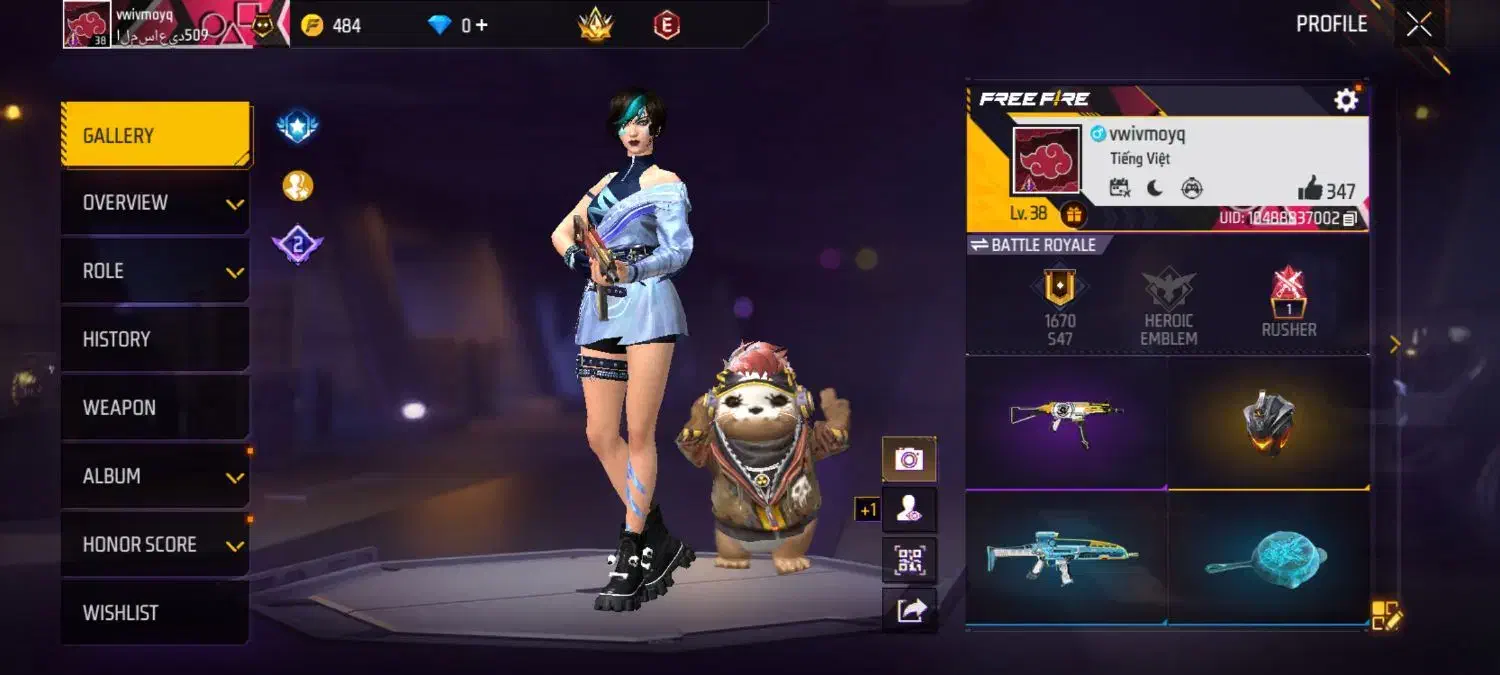Close the Profile screen
The height and width of the screenshot is (675, 1500).
coord(1419,25)
